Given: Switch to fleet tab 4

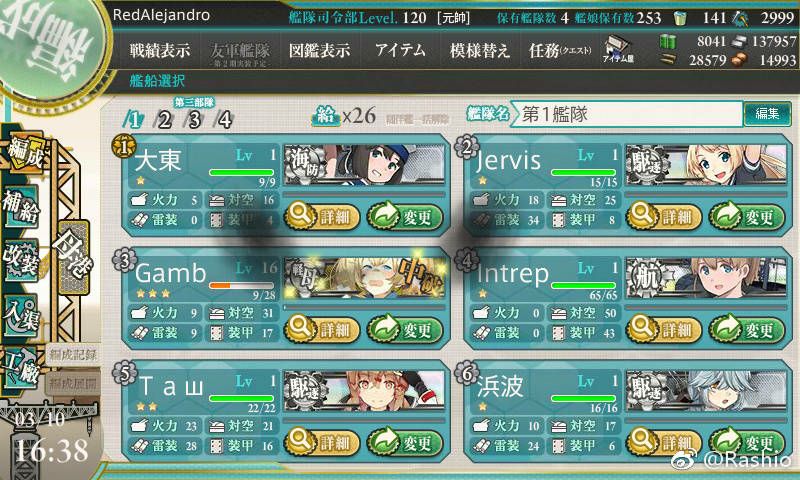Looking at the screenshot, I should [225, 120].
